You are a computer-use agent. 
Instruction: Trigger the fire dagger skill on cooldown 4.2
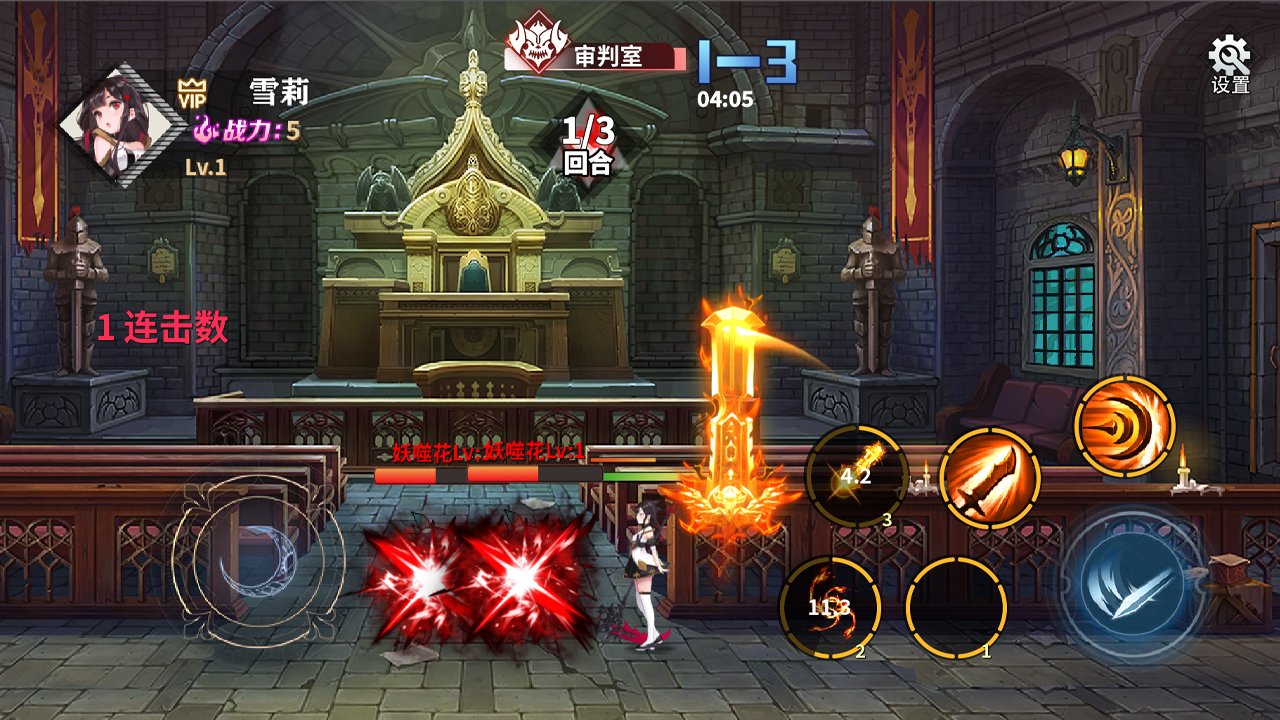click(x=856, y=476)
